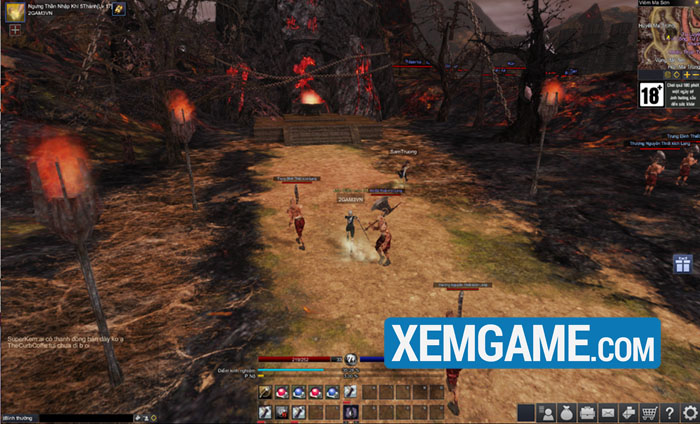The image size is (700, 424).
Task: Click the player portrait emblem
Action: pyautogui.click(x=14, y=10)
